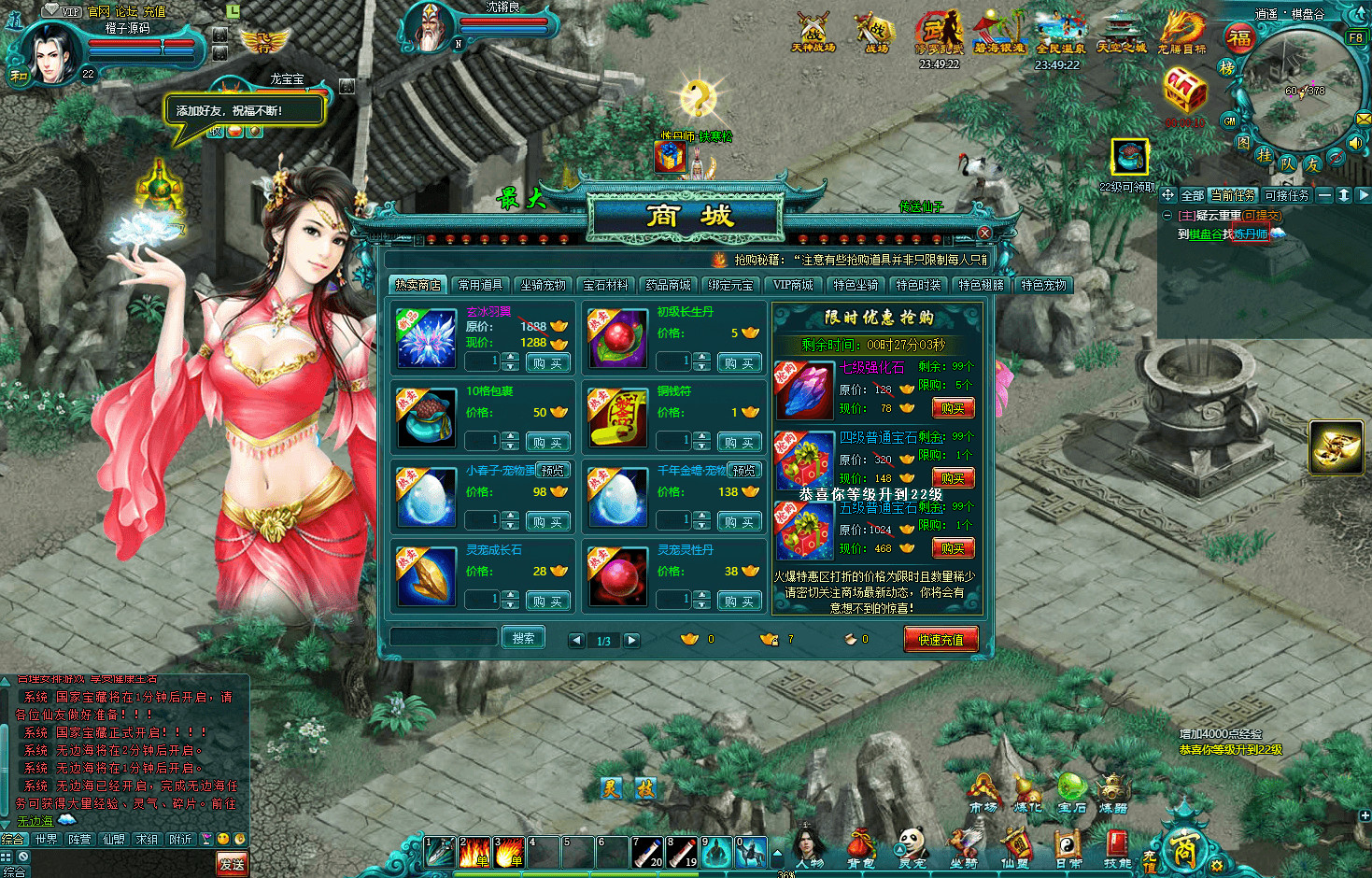The image size is (1372, 878).
Task: Select the 世界 chat channel tab
Action: [x=45, y=839]
